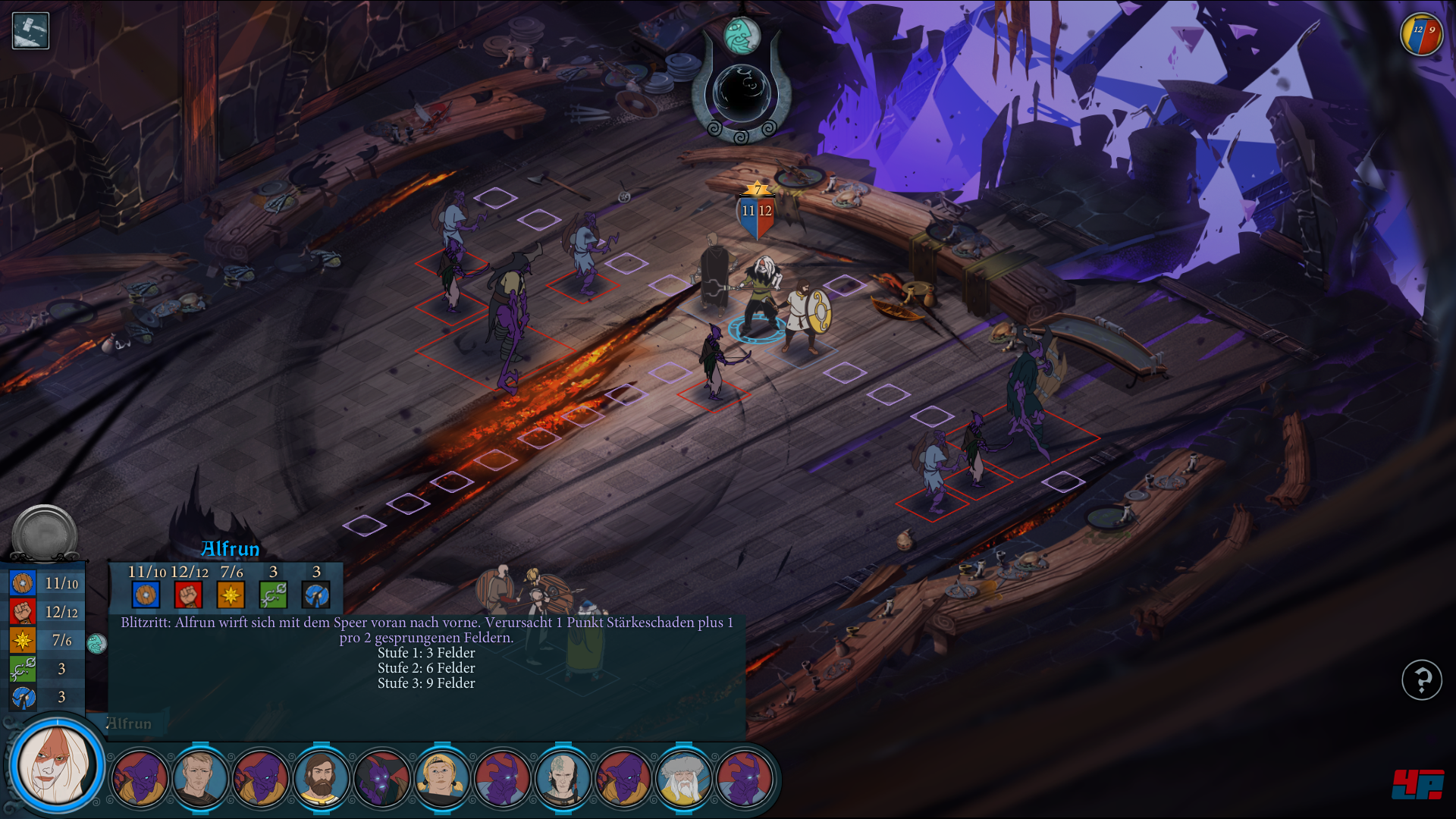Screen dimensions: 1456x819
Task: Click the shield armor icon under Alfrun's name
Action: point(146,595)
